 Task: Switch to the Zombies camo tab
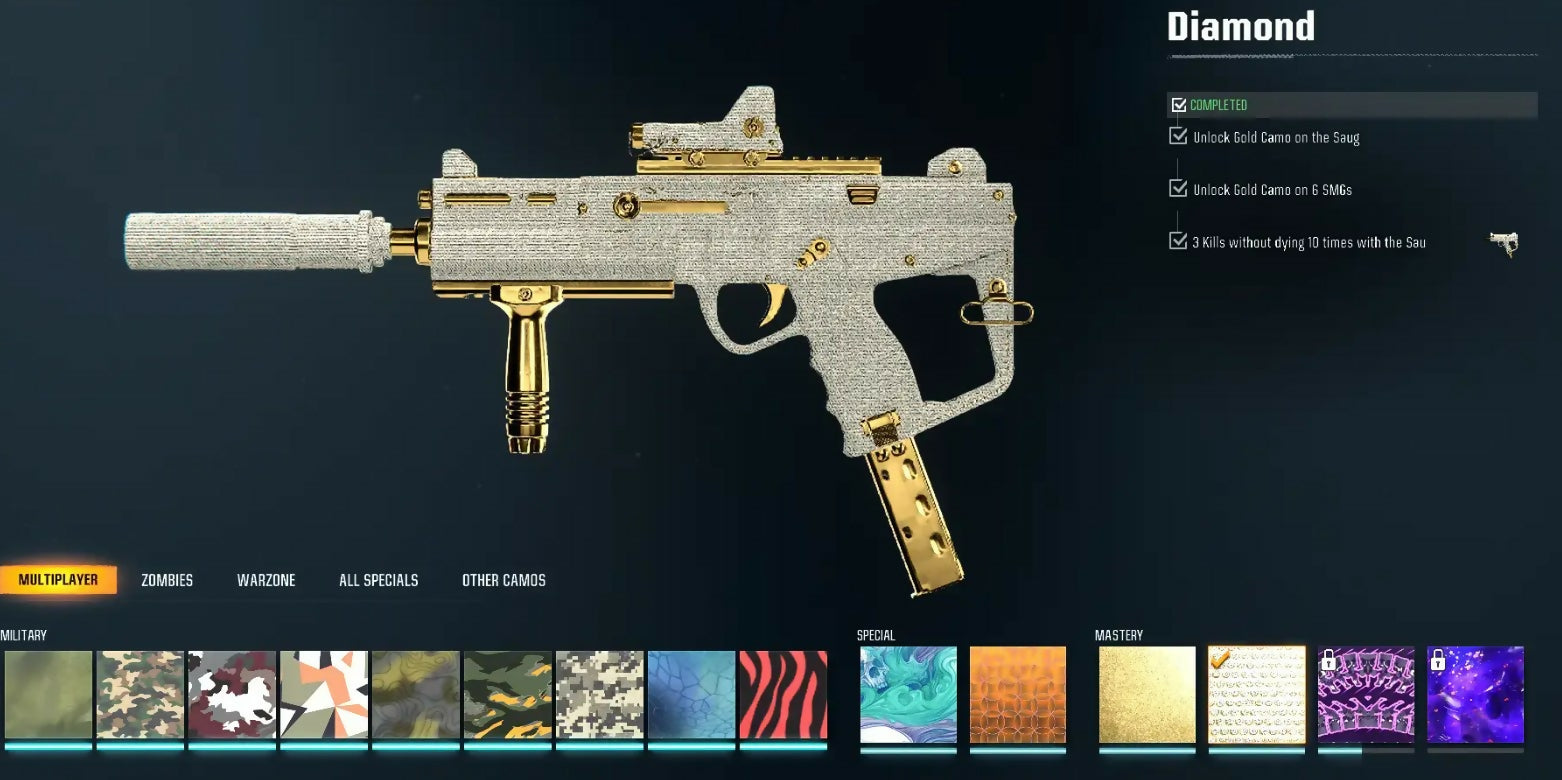[x=167, y=580]
